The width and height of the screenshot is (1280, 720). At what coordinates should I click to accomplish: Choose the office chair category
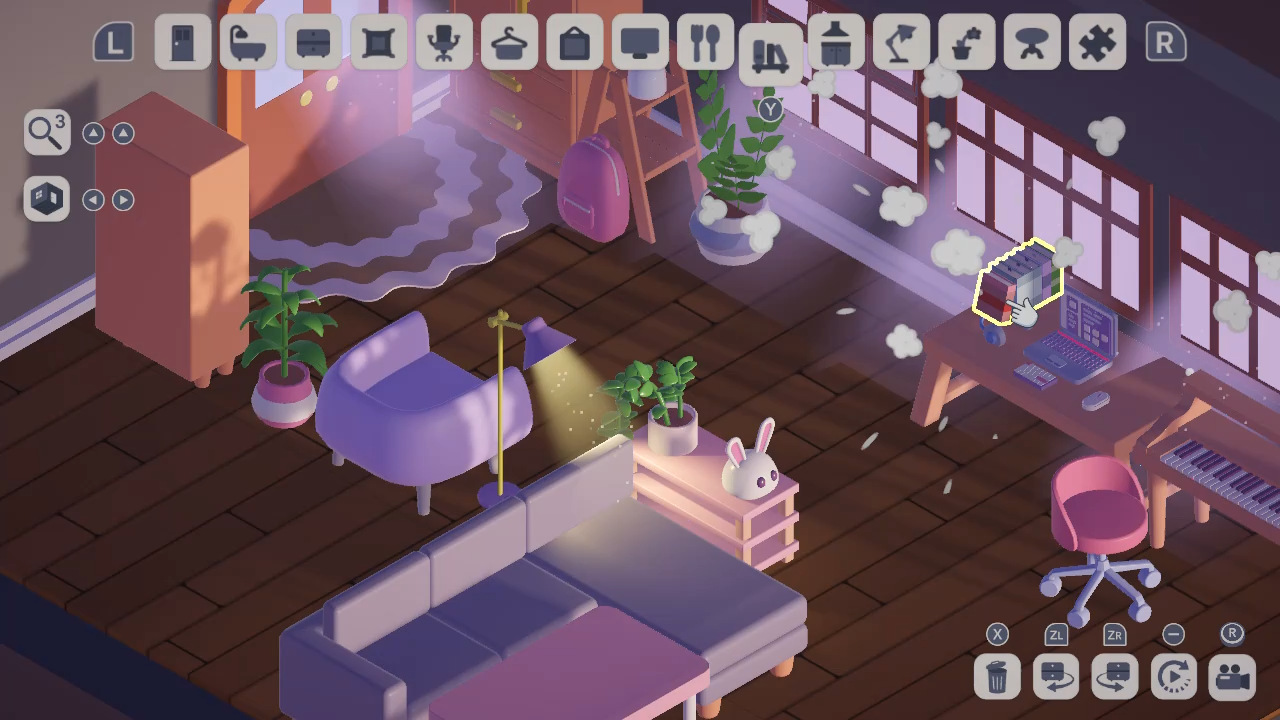coord(443,43)
